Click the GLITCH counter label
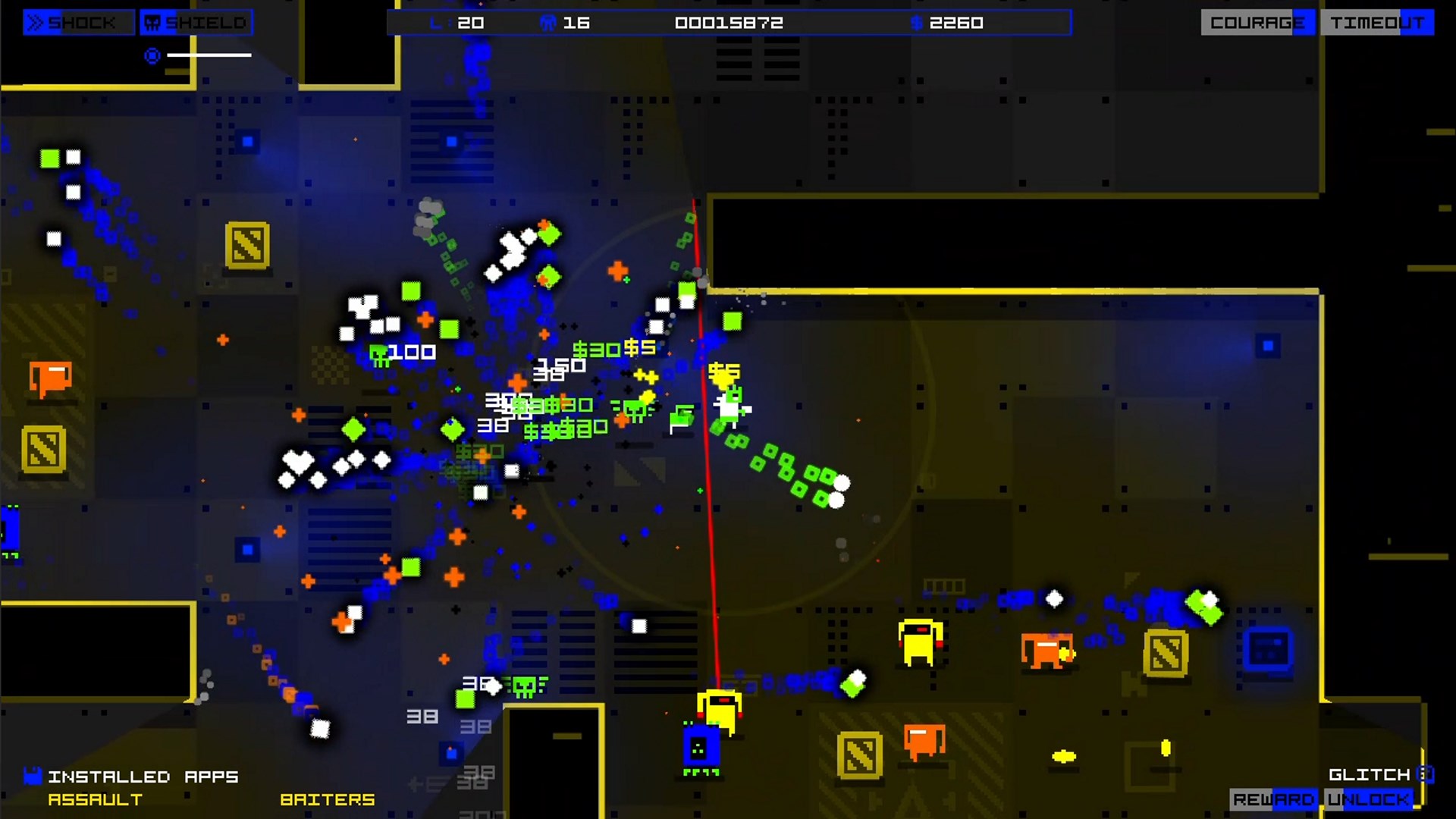 click(x=1369, y=774)
